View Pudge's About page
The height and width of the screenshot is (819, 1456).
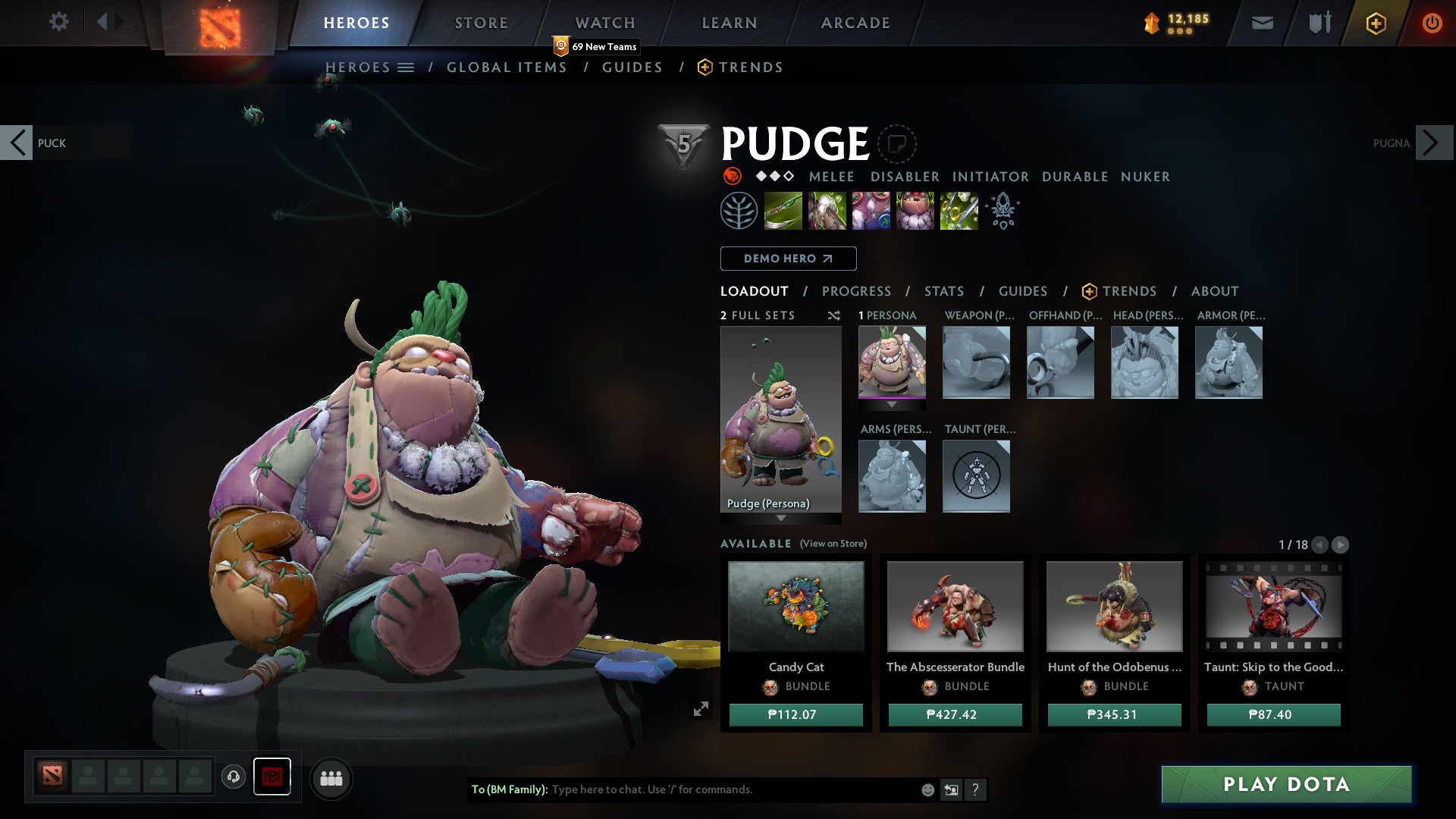point(1214,291)
